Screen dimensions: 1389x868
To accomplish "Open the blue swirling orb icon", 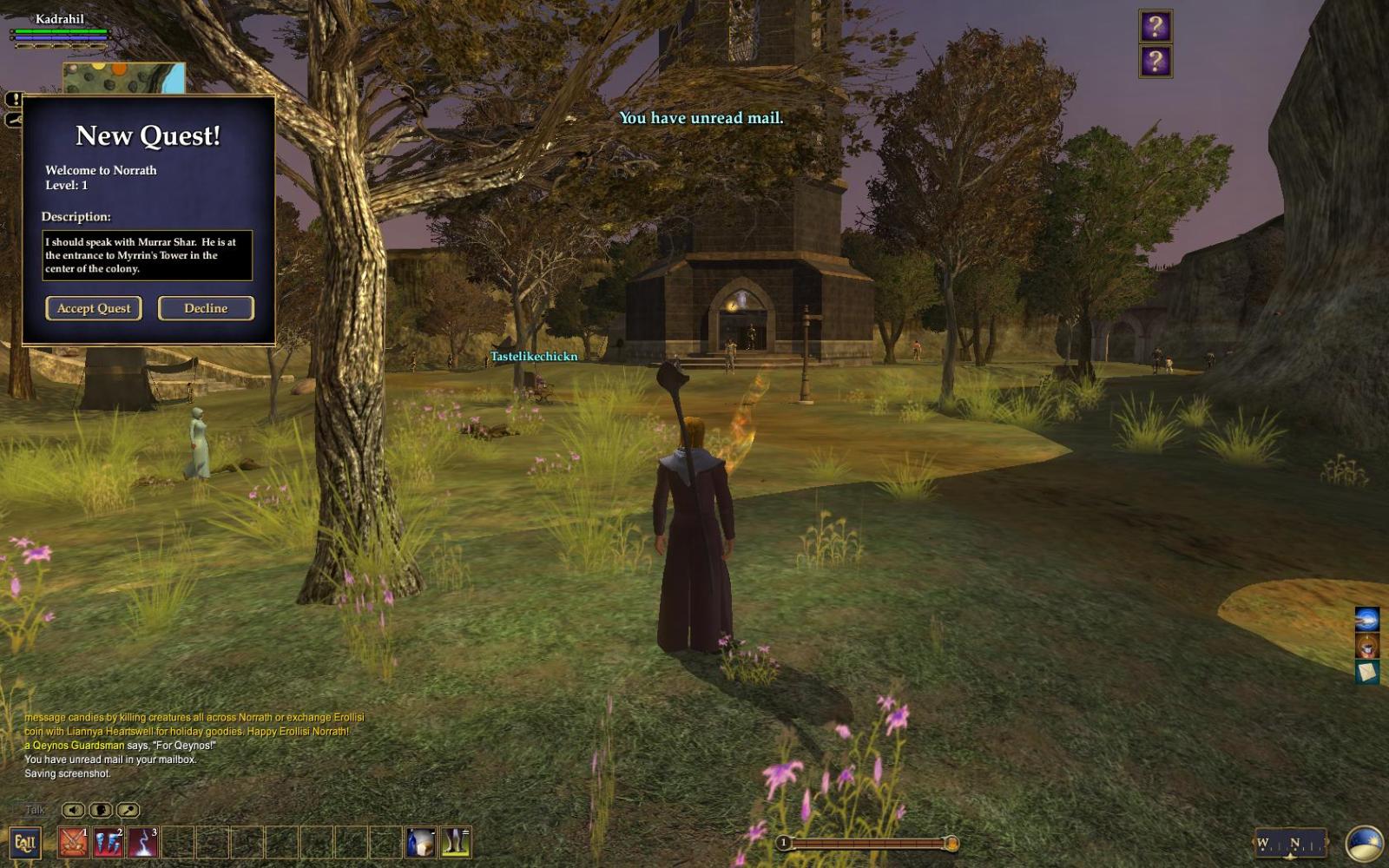I will 1367,619.
